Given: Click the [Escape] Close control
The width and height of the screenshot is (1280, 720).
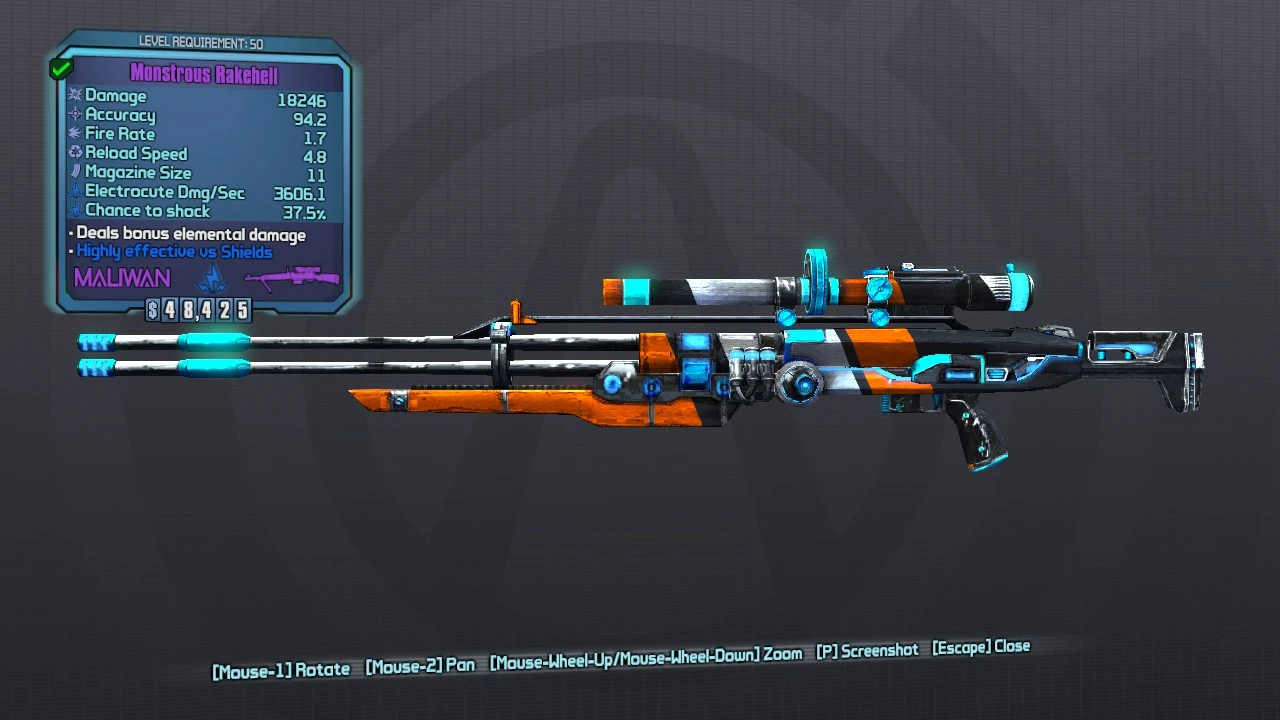Looking at the screenshot, I should [x=982, y=648].
